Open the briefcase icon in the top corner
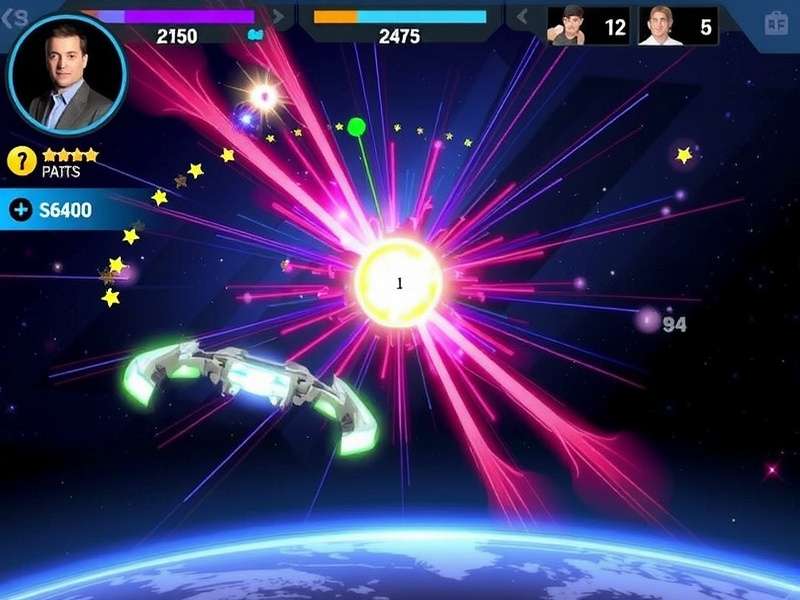This screenshot has height=600, width=800. (x=776, y=23)
